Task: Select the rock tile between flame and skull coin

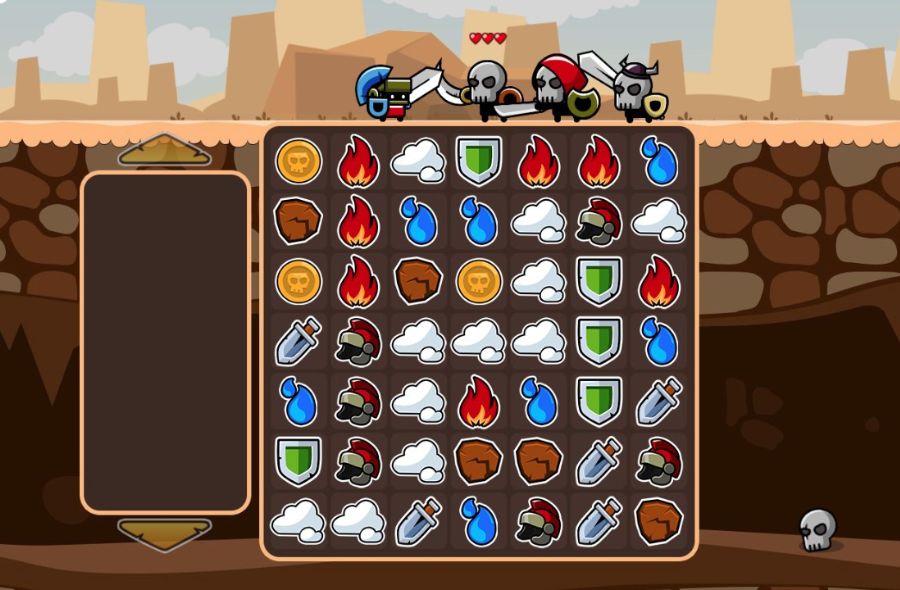Action: pos(418,282)
